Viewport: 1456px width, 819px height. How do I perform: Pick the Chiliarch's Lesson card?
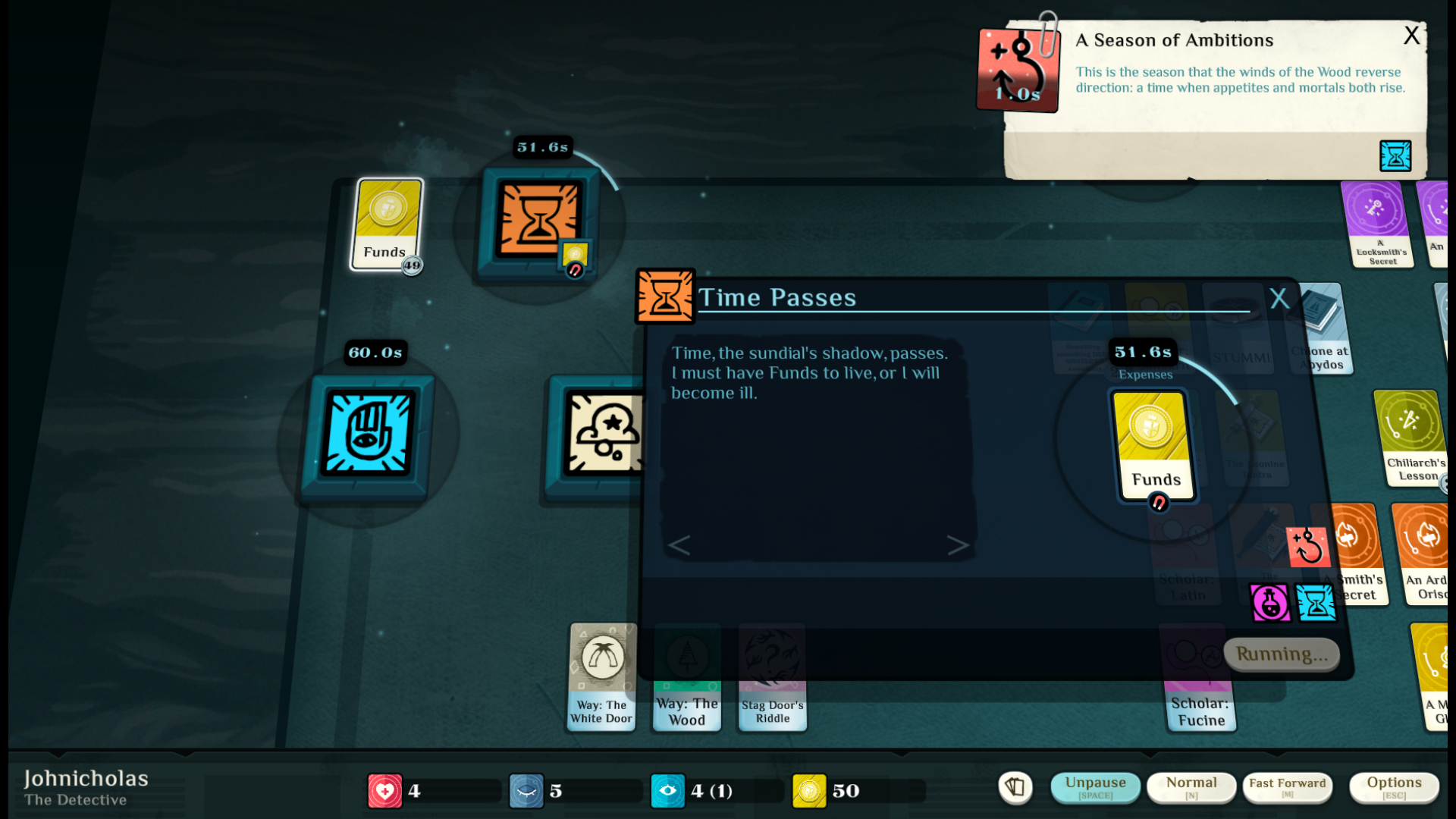1410,438
